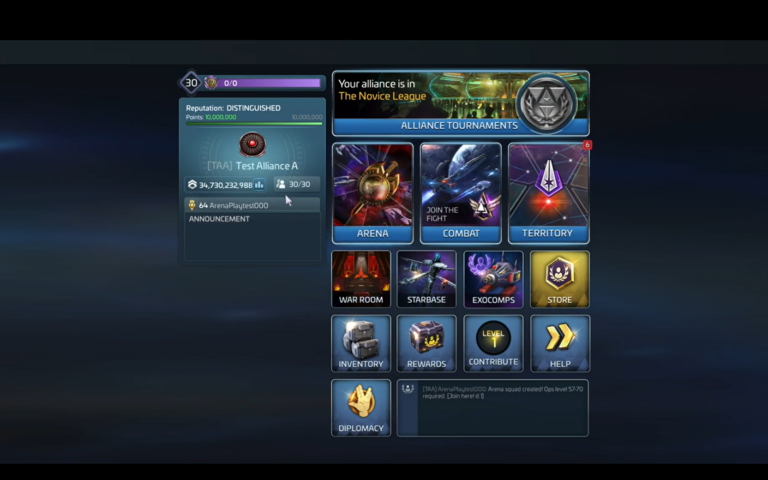Show the 30/30 alliance members list

(x=296, y=185)
